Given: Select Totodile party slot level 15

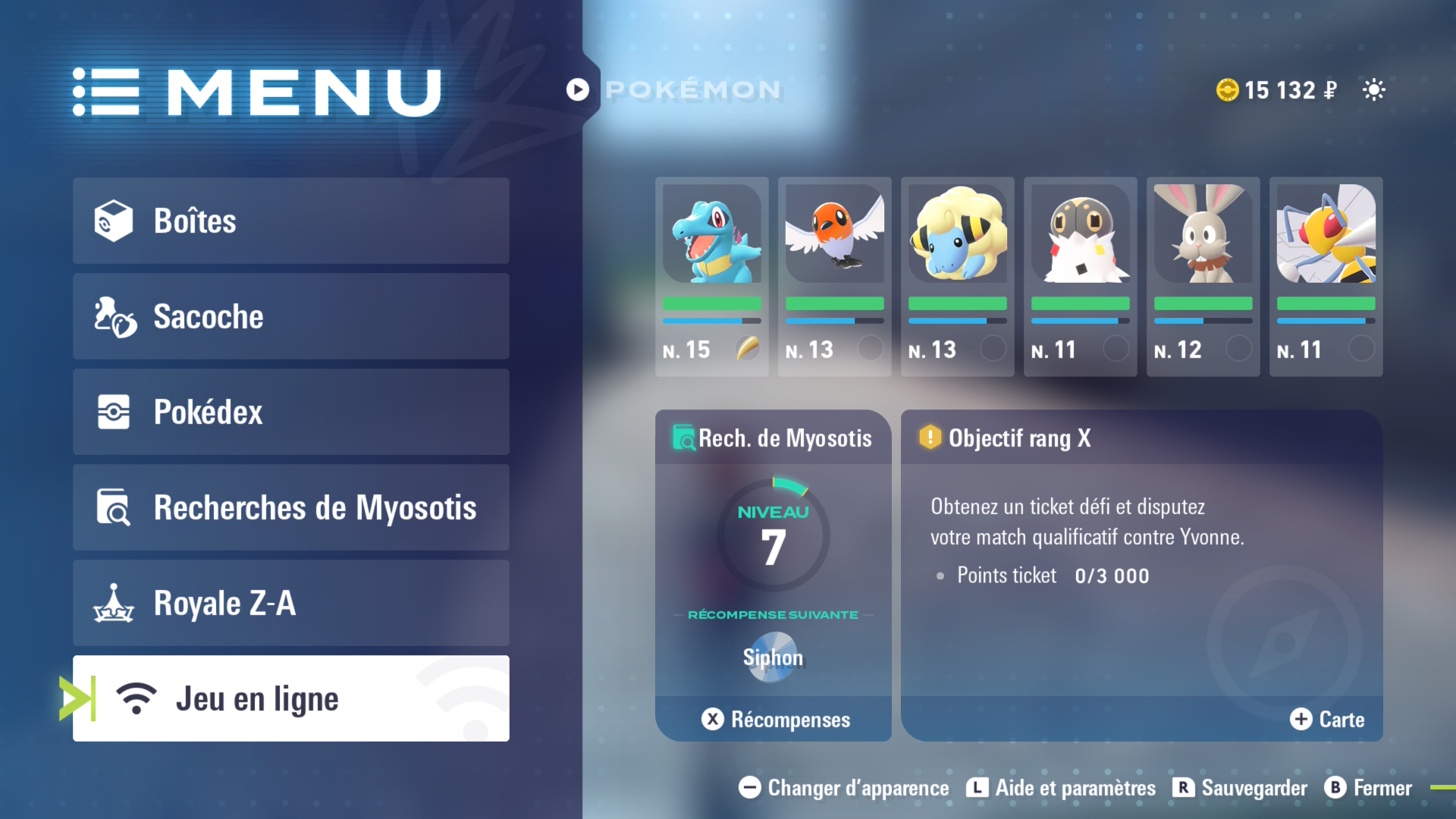Looking at the screenshot, I should (711, 276).
